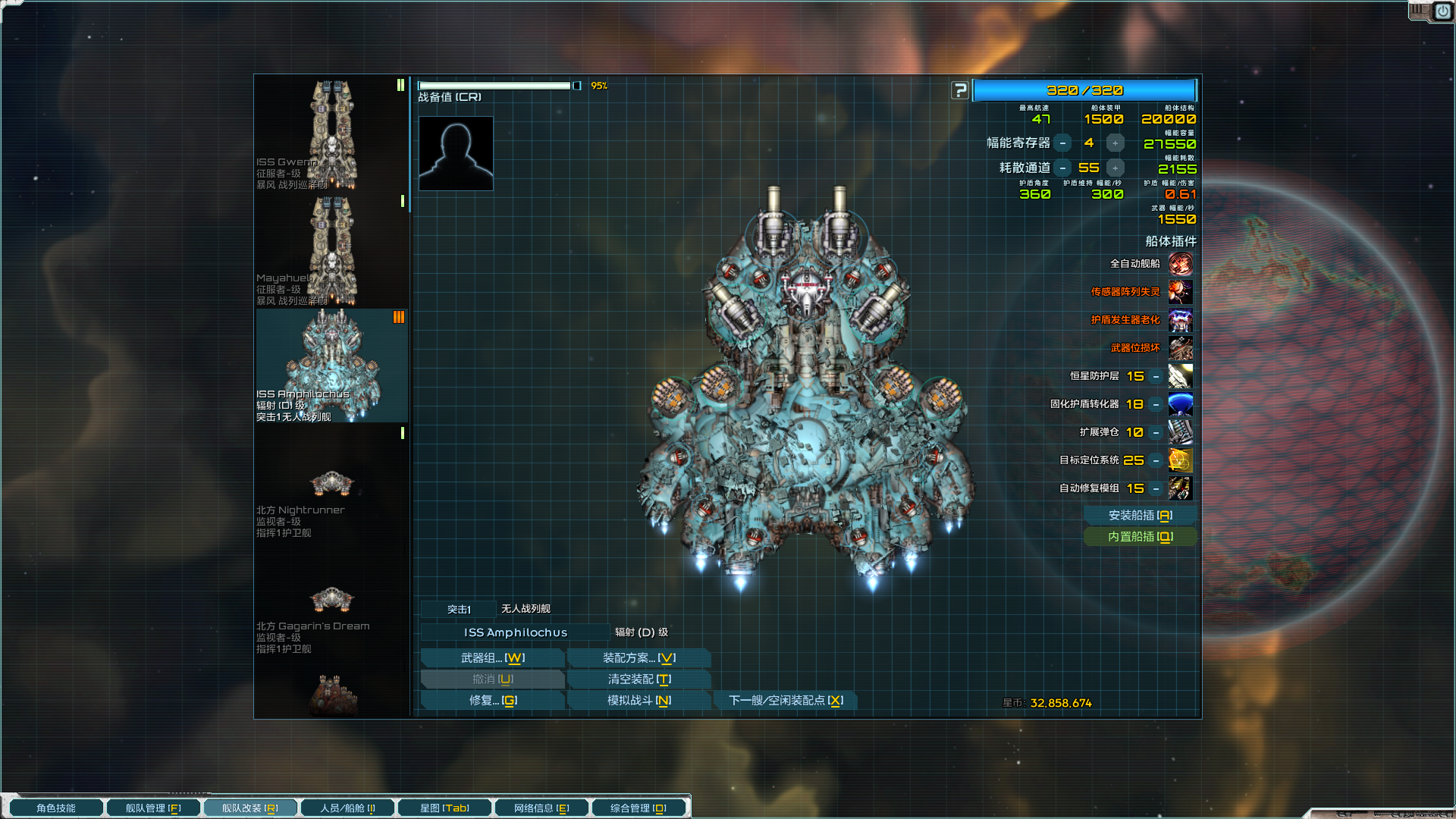
Task: Choose the Mayahuel ship in the list
Action: pos(331,250)
